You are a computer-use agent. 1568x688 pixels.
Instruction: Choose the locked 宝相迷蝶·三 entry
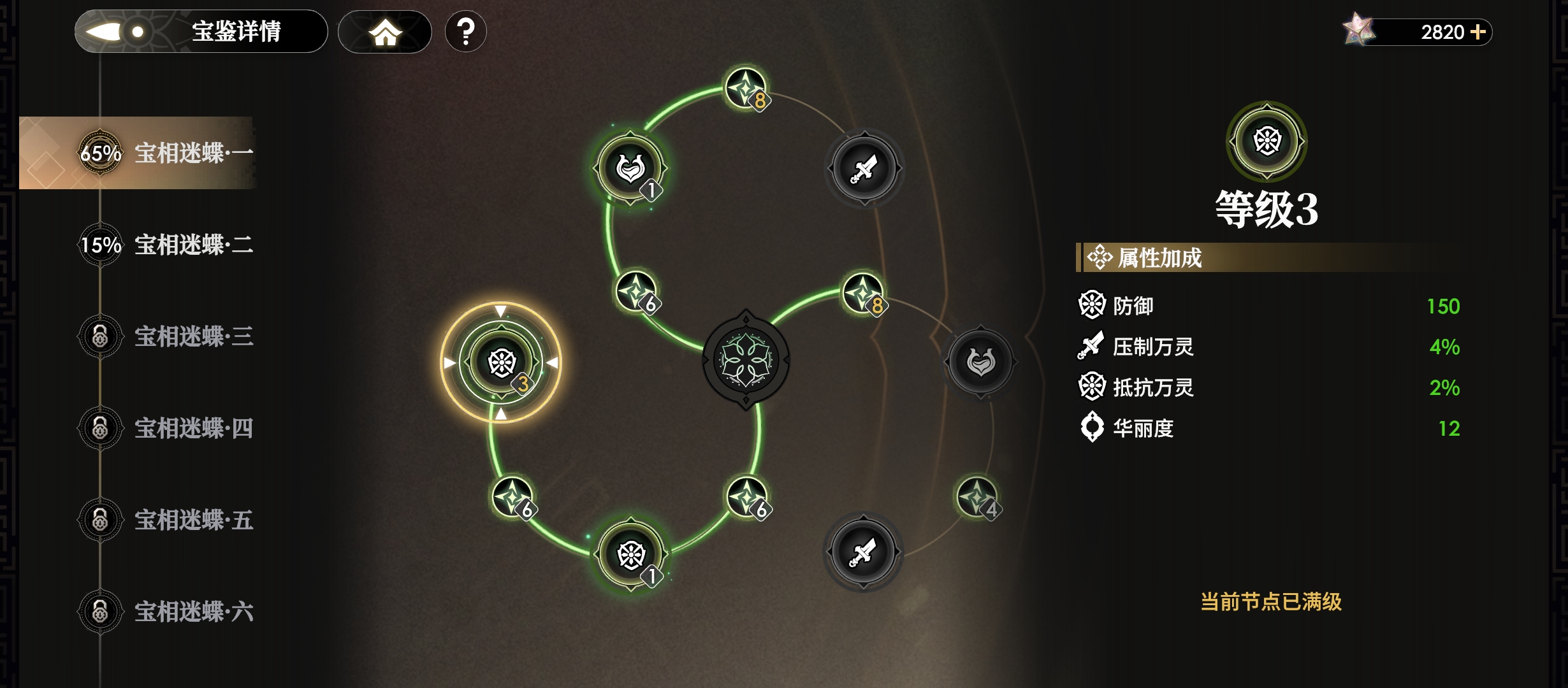[x=166, y=336]
